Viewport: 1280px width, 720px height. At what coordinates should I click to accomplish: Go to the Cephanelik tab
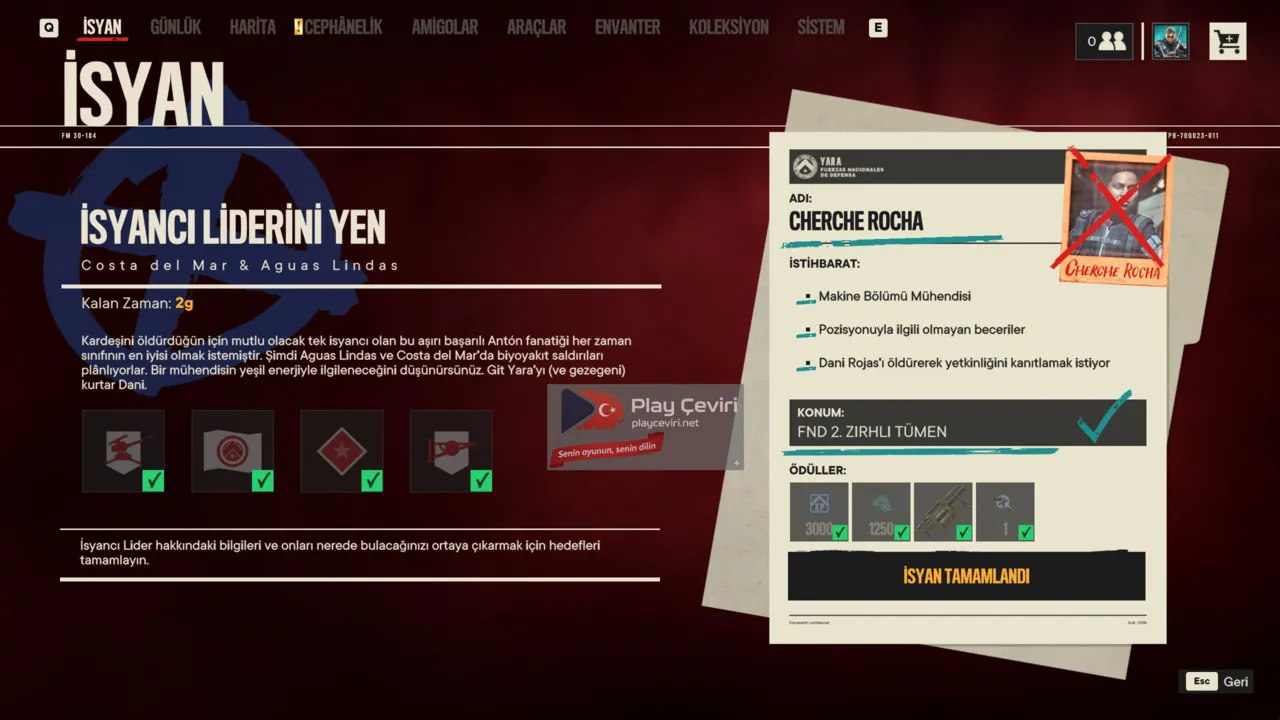coord(342,28)
